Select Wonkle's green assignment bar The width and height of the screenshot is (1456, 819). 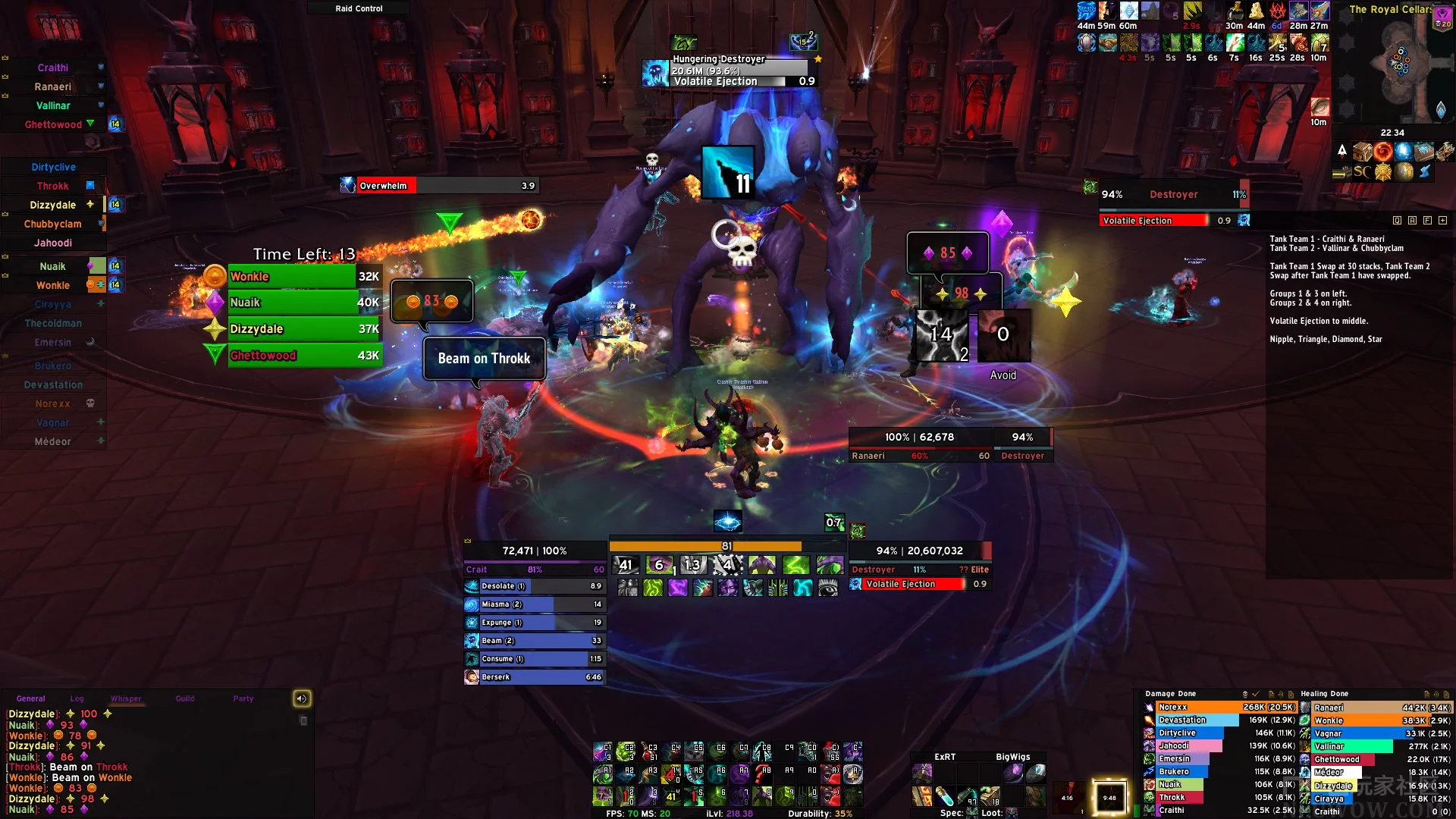tap(292, 277)
